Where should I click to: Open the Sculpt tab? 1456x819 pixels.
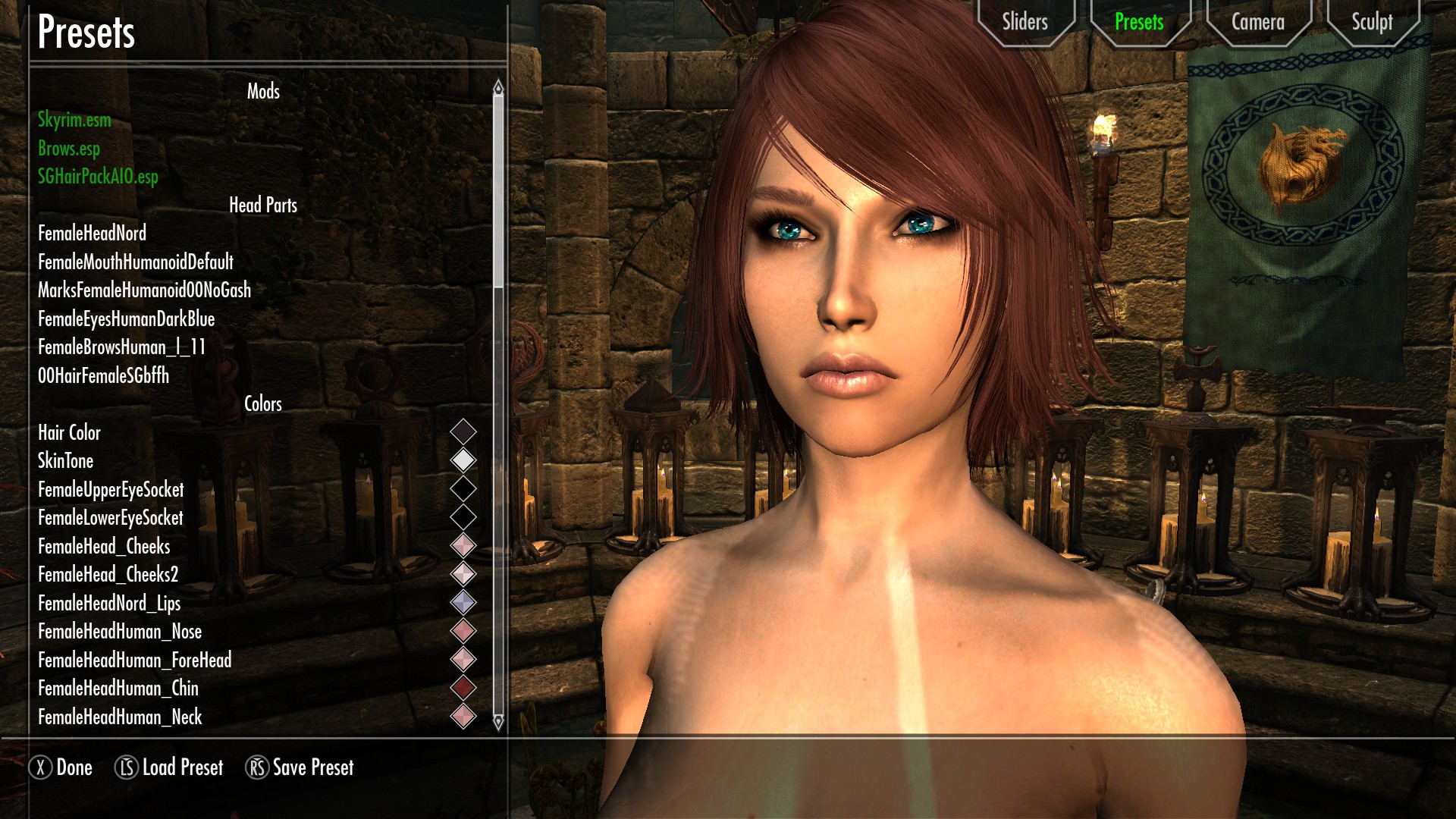click(x=1372, y=22)
